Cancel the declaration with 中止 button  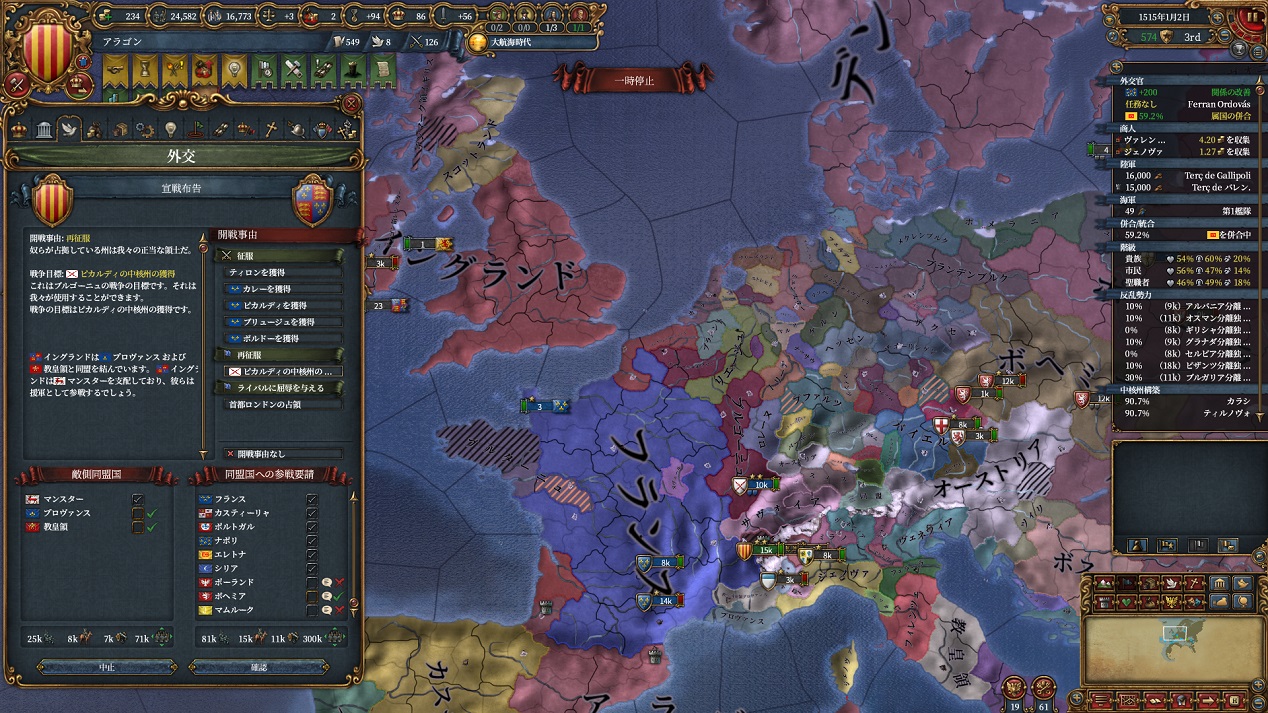[x=107, y=667]
